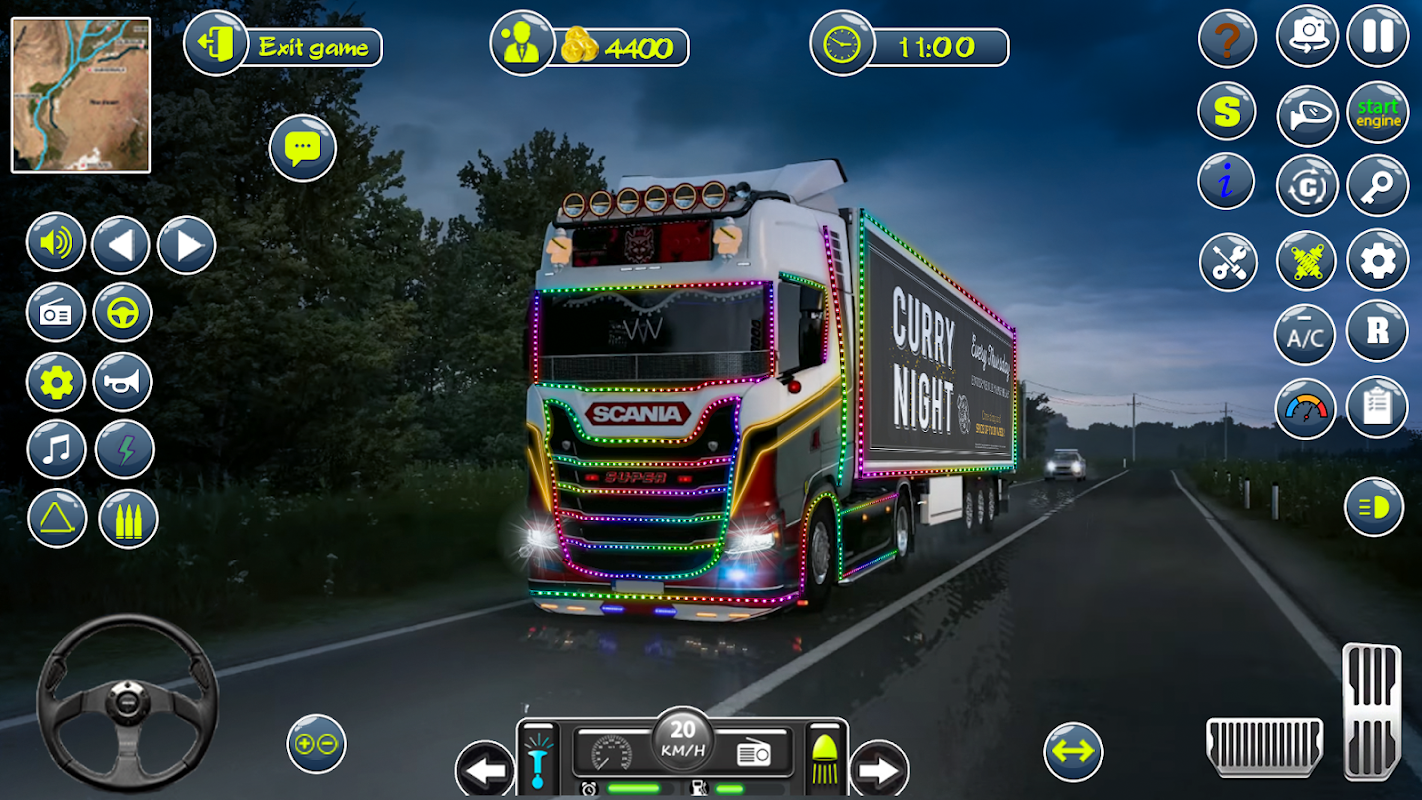Shift into reverse with the R button
The width and height of the screenshot is (1422, 800).
pos(1377,332)
